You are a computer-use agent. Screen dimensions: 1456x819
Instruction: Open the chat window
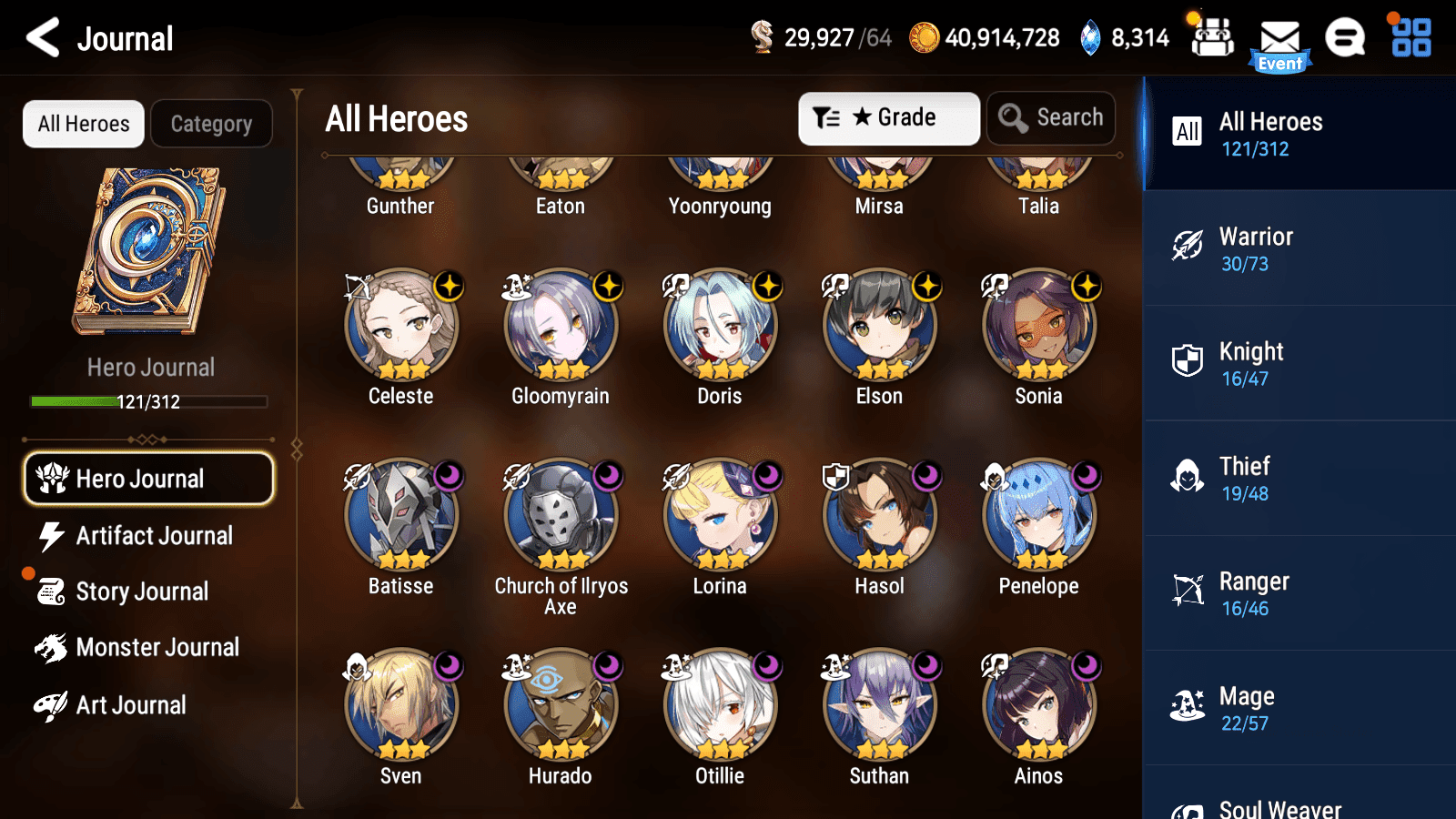[1344, 38]
